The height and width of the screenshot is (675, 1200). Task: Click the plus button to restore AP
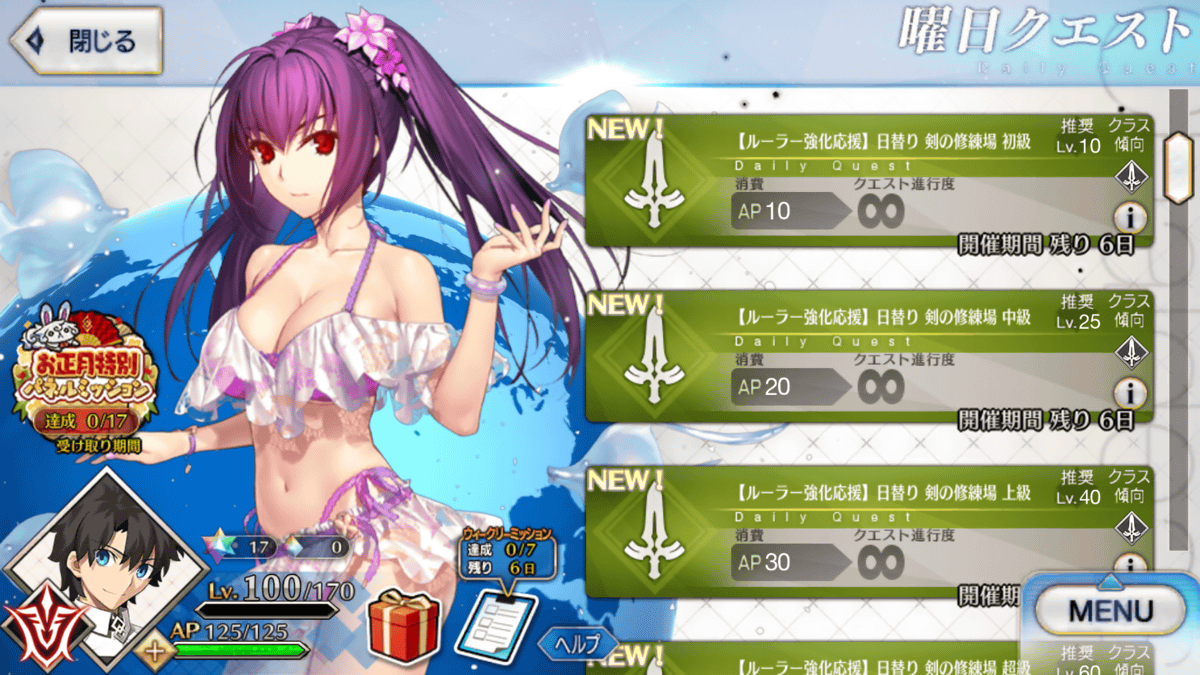154,650
